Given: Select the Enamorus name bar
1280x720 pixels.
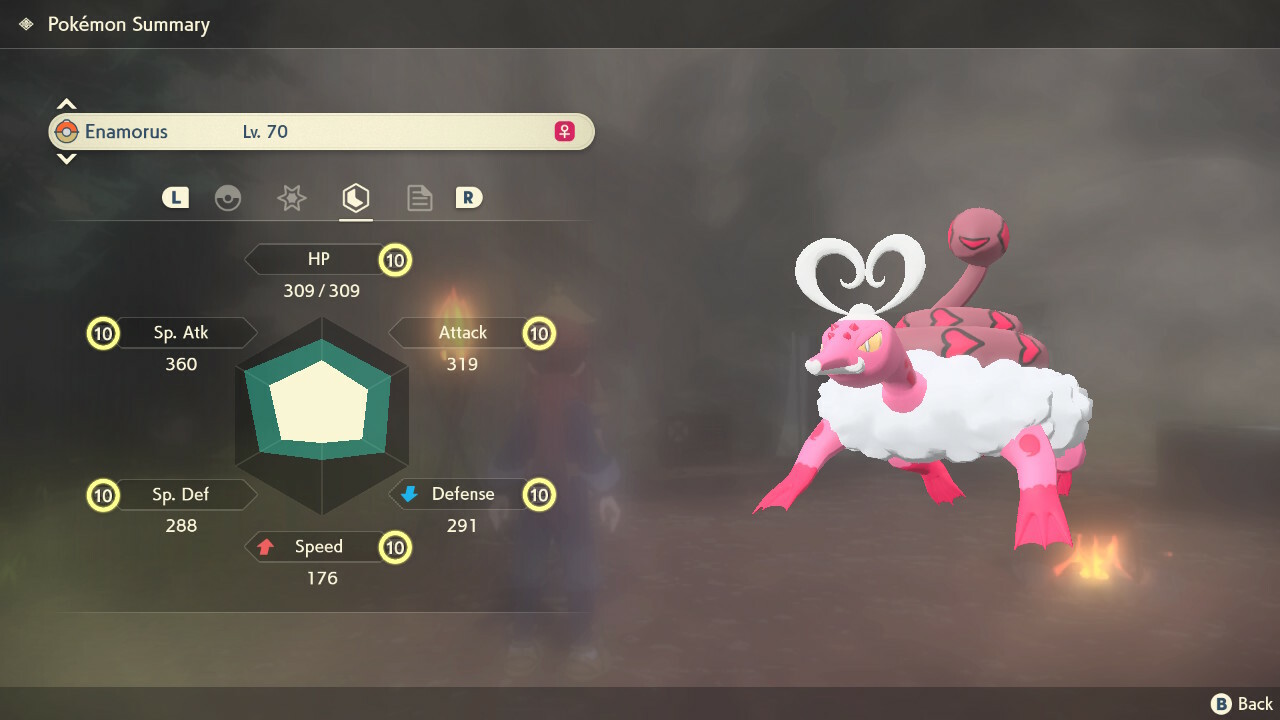Looking at the screenshot, I should click(x=320, y=132).
